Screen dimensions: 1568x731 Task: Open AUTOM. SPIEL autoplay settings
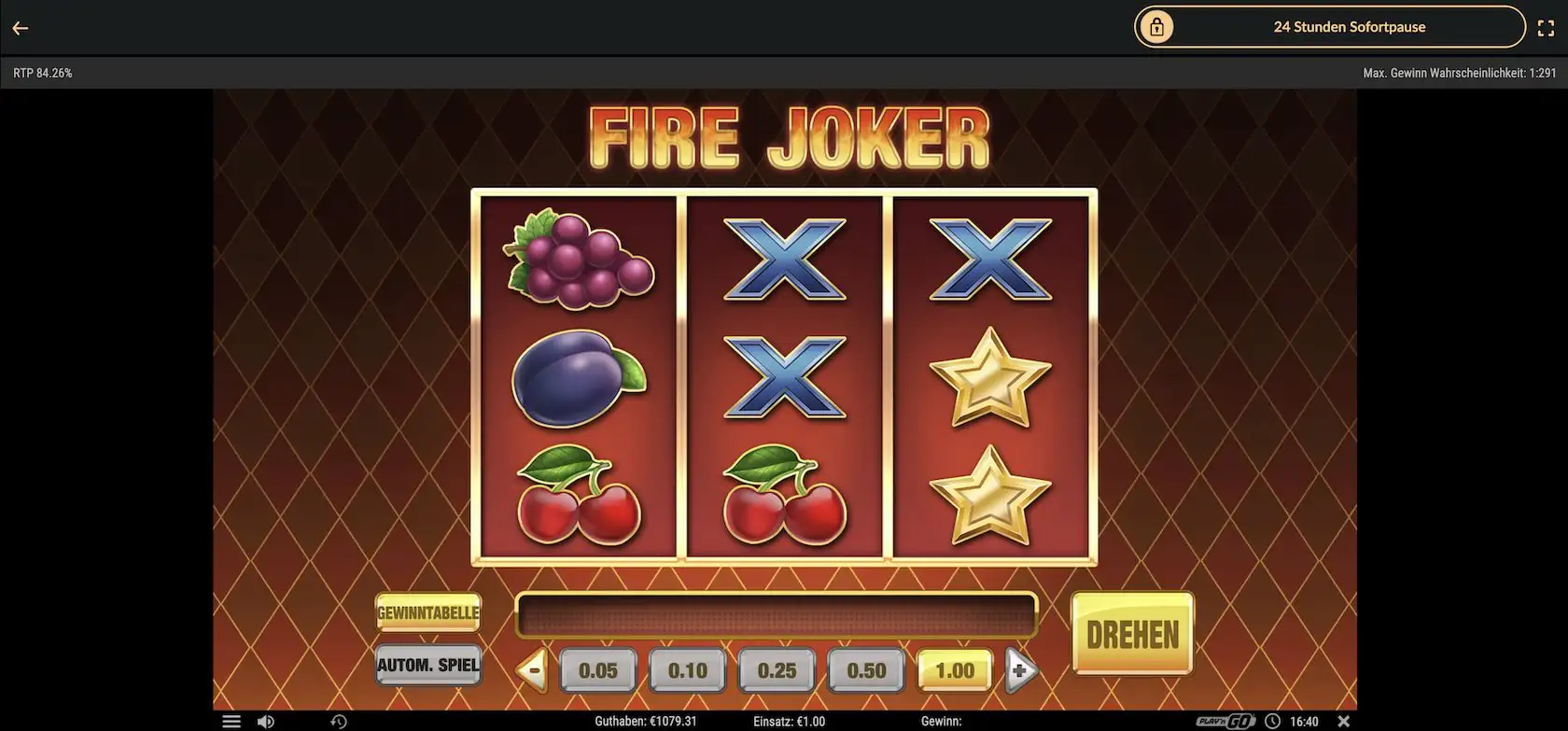point(427,665)
